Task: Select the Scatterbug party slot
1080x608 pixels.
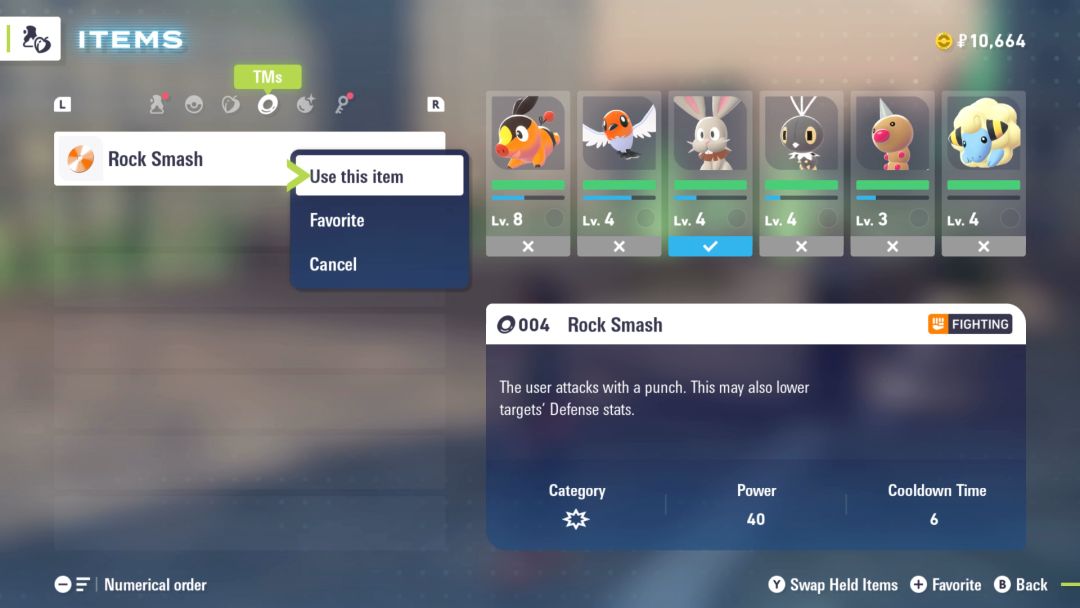Action: 801,173
